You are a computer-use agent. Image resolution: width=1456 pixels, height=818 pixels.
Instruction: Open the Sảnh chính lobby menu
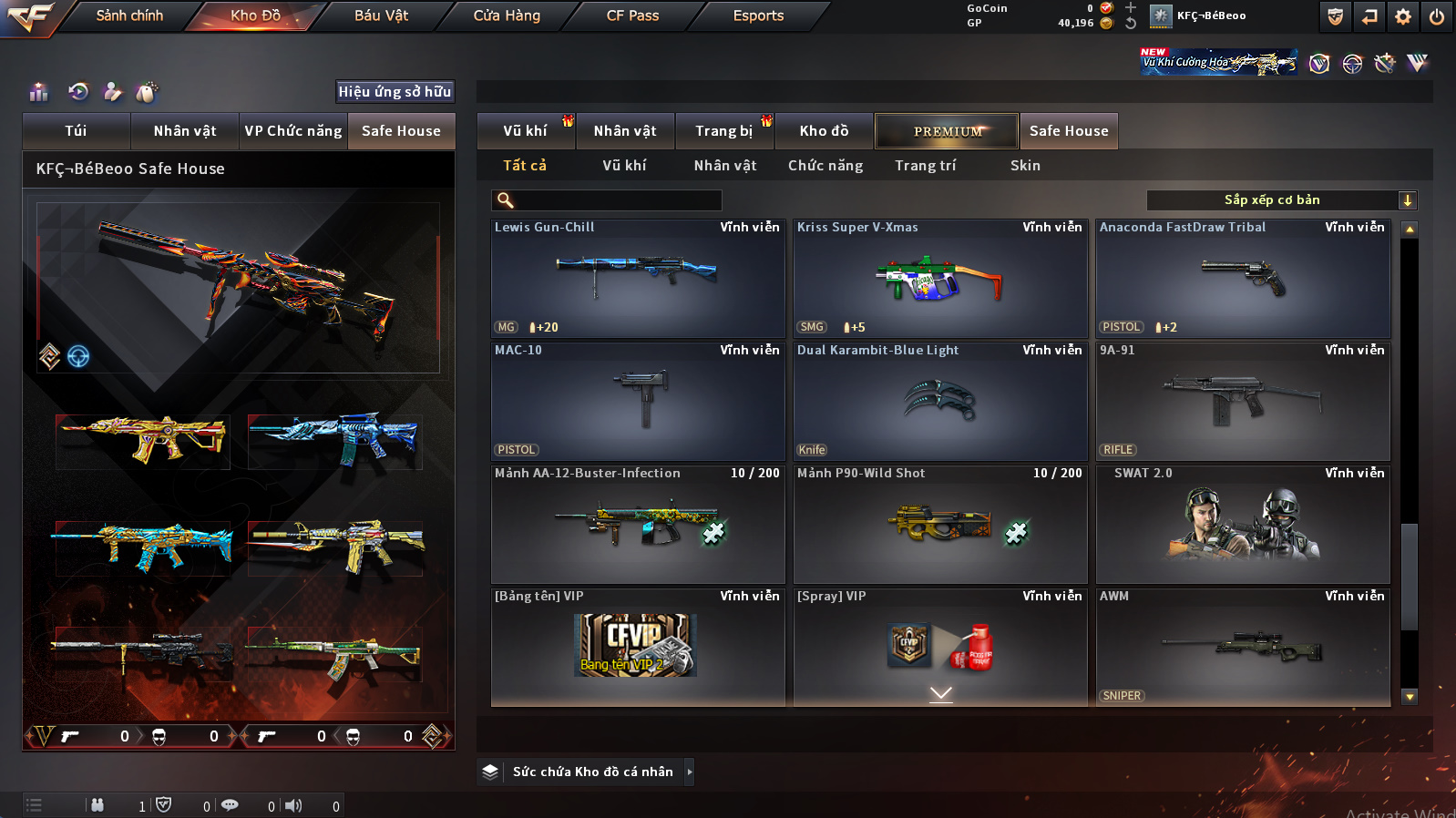click(129, 15)
